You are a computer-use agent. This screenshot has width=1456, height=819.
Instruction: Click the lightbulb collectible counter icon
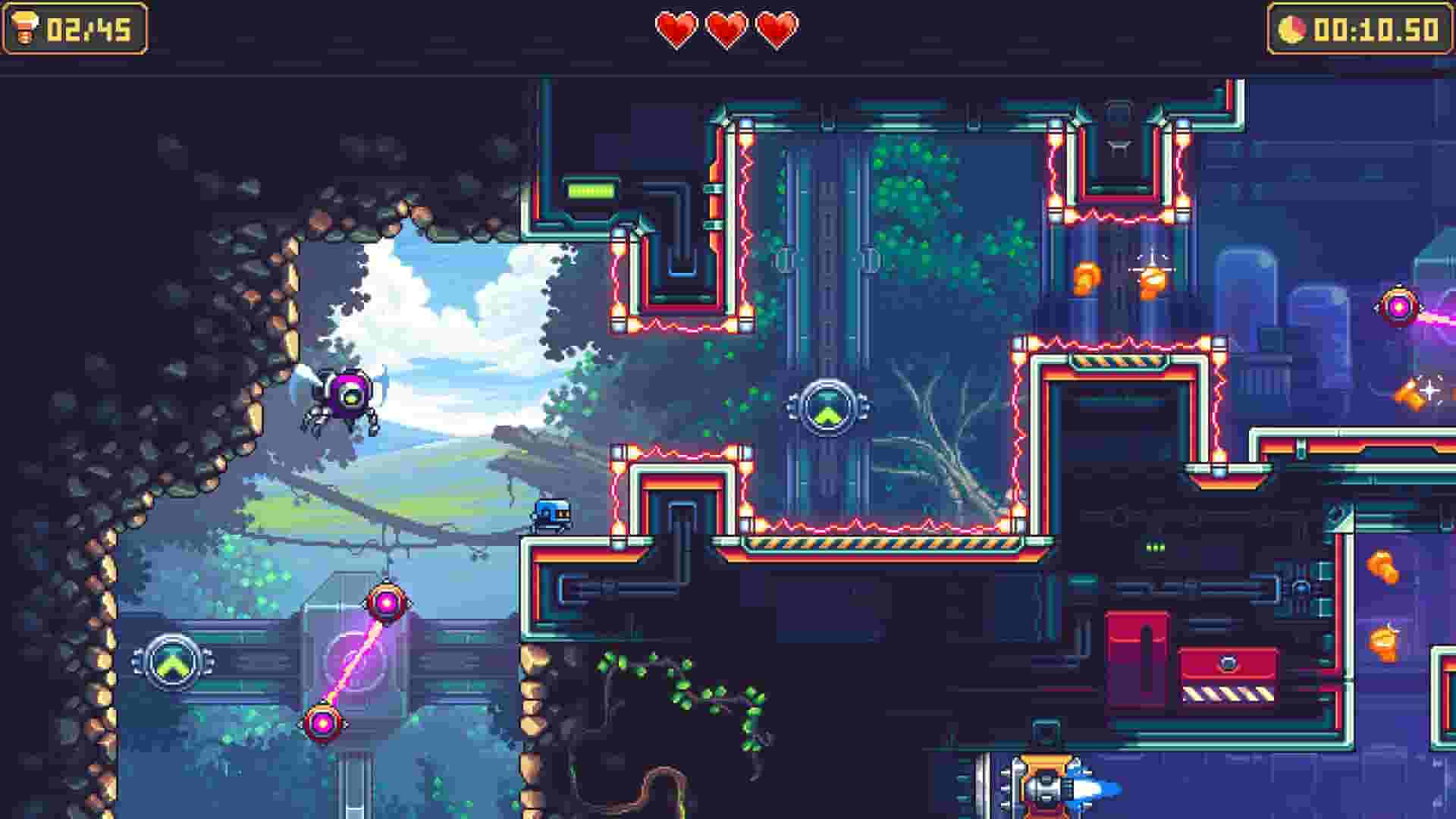[x=25, y=28]
